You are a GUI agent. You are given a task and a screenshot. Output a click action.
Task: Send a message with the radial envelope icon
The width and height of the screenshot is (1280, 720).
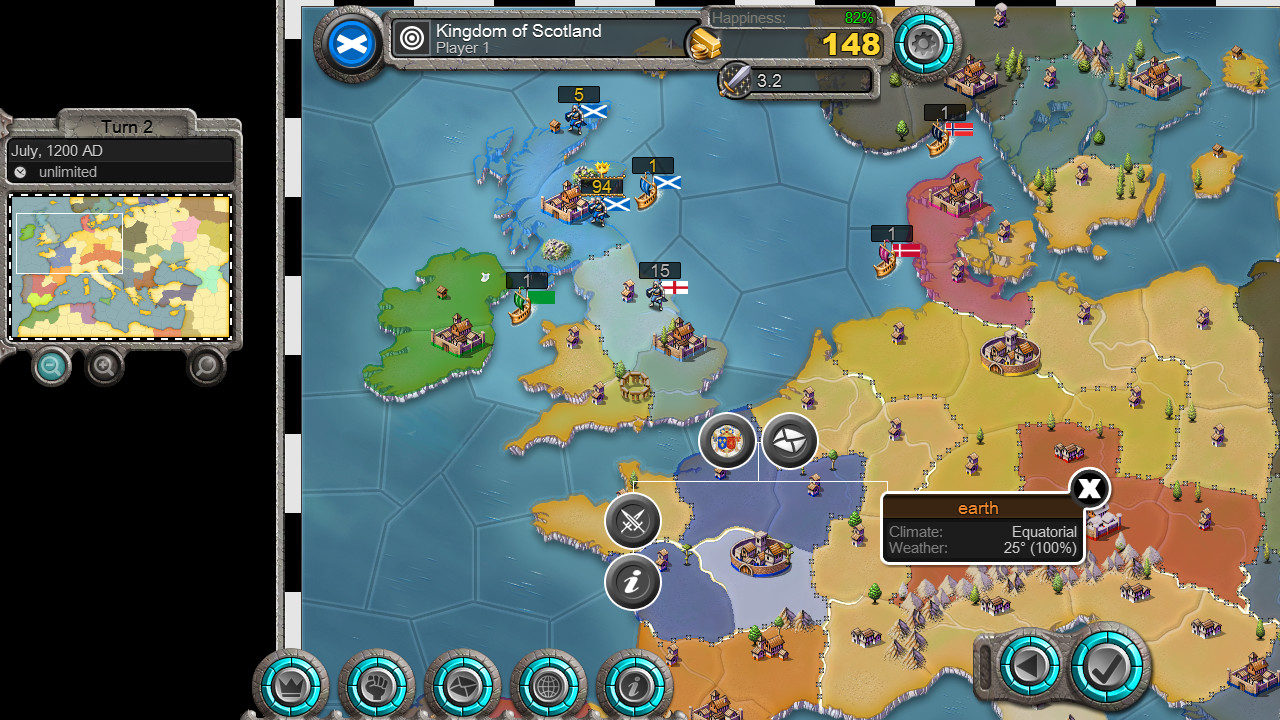pos(790,441)
